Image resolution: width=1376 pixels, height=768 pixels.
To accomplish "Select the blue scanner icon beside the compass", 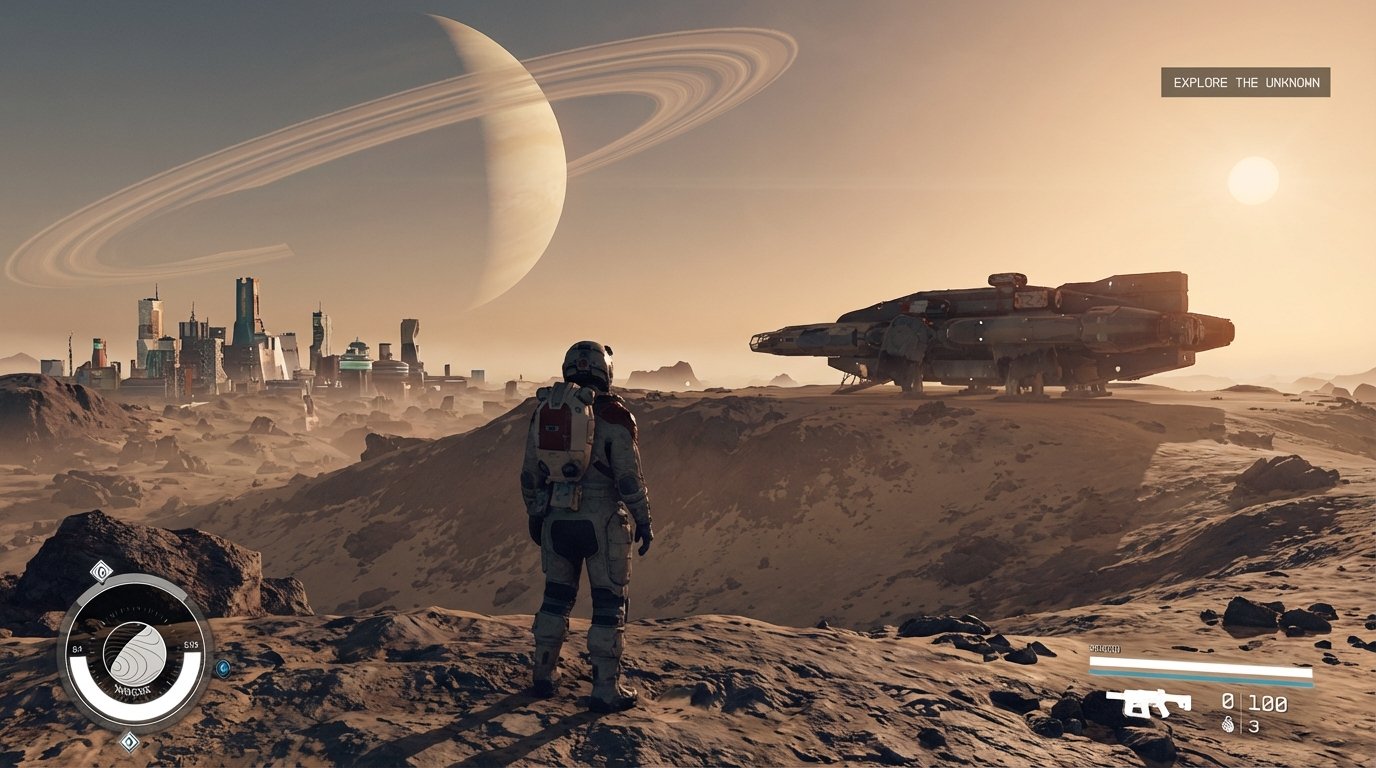I will (x=224, y=669).
